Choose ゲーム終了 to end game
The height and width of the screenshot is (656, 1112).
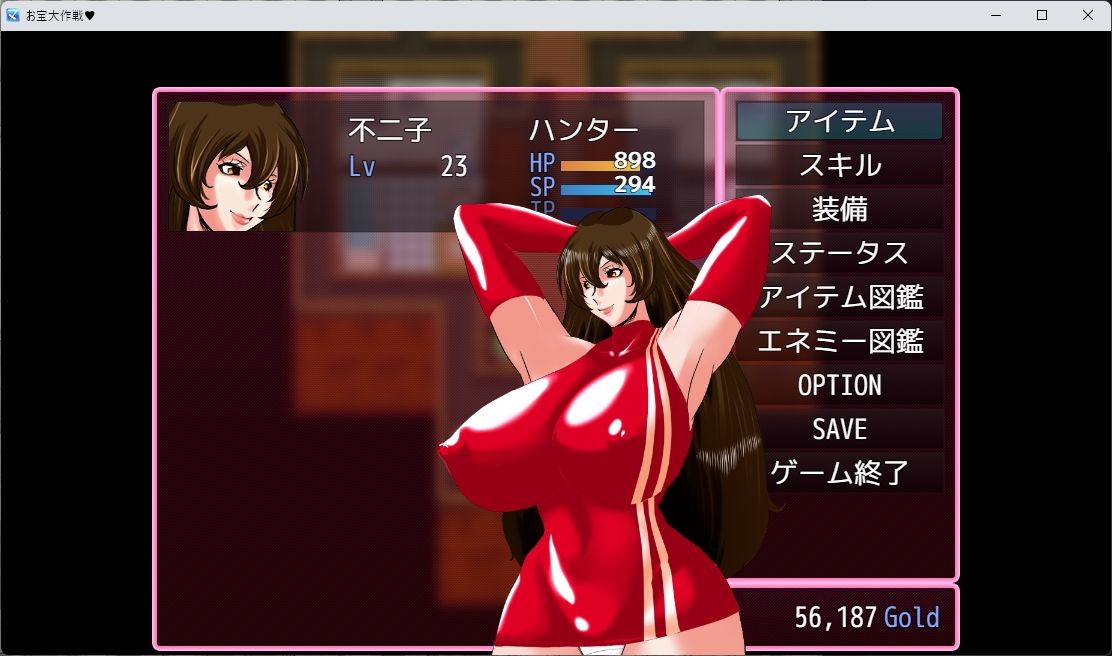(x=839, y=472)
